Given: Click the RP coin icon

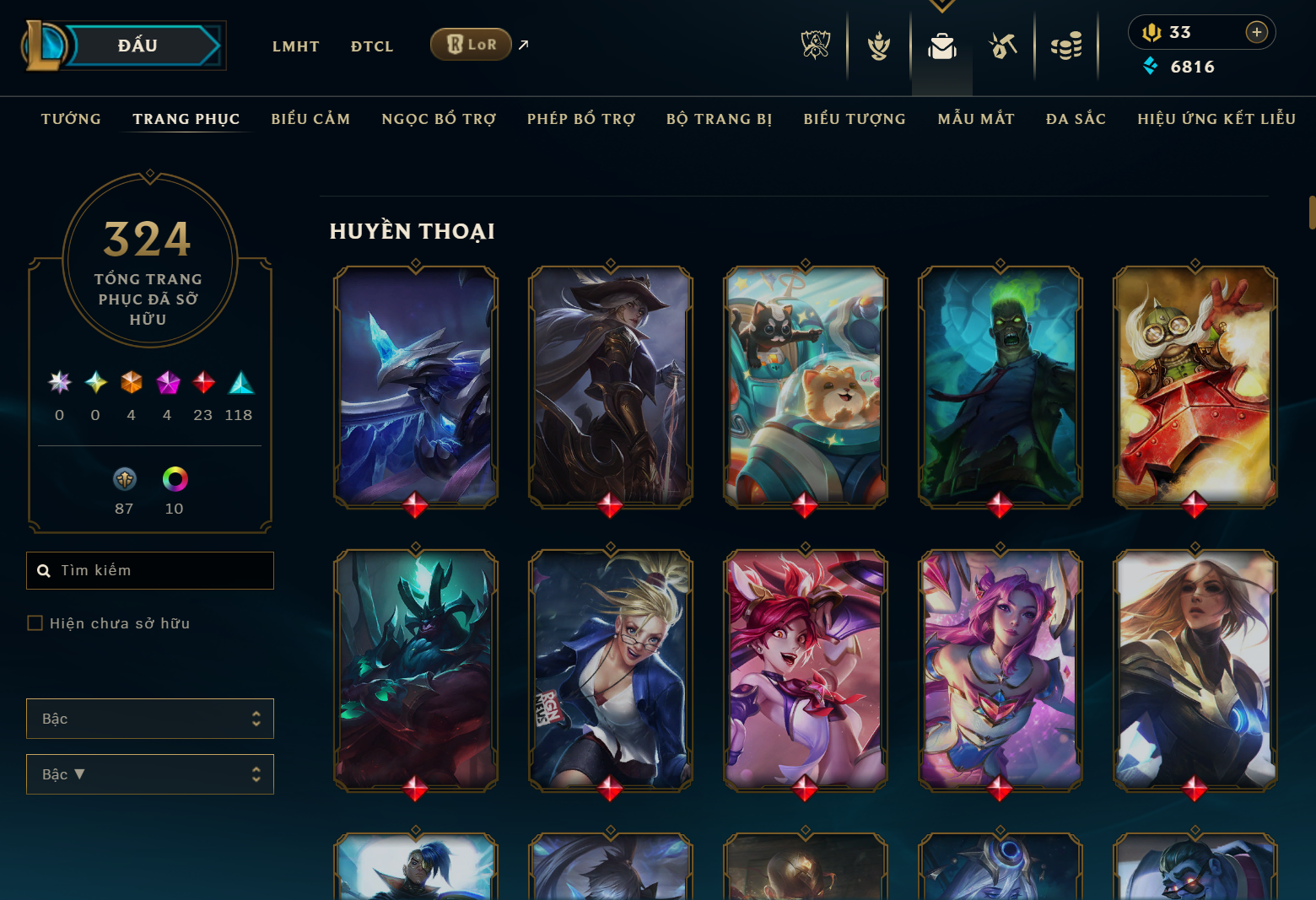Looking at the screenshot, I should [x=1150, y=32].
